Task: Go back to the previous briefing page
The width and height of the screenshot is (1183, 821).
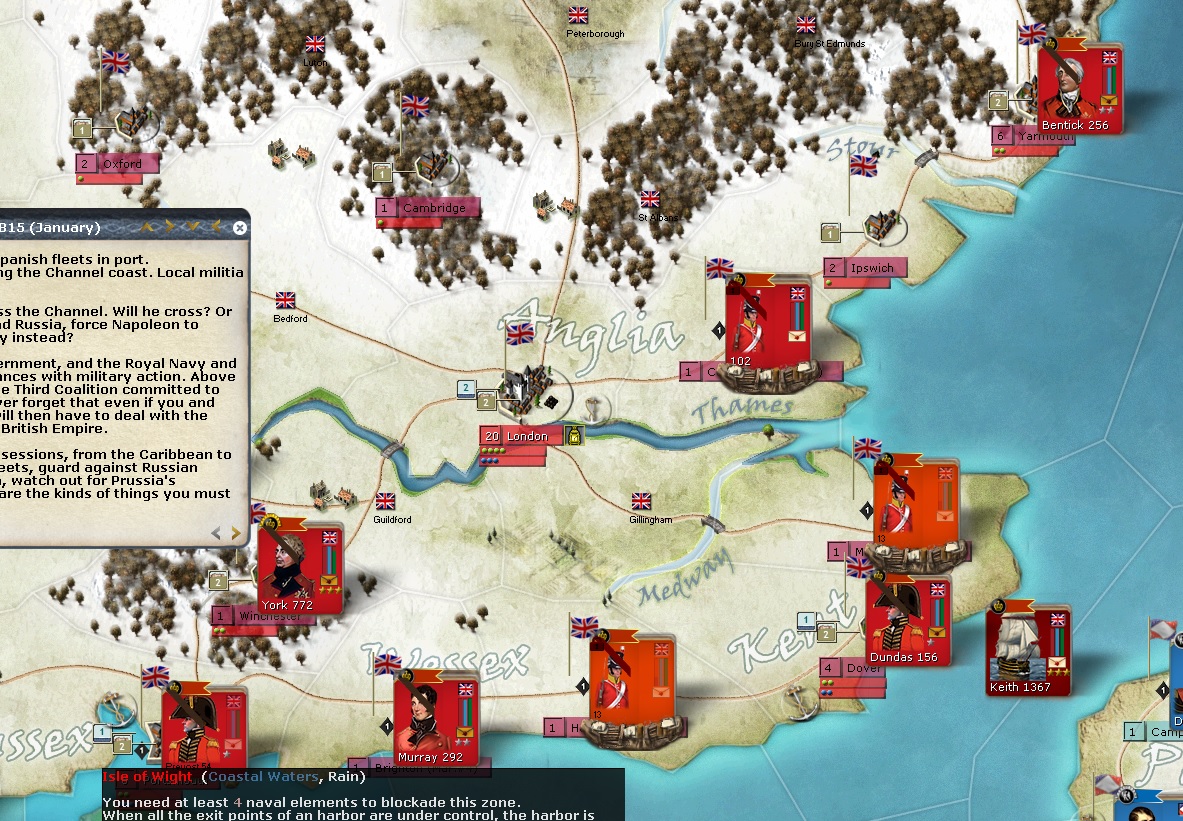Action: (217, 534)
